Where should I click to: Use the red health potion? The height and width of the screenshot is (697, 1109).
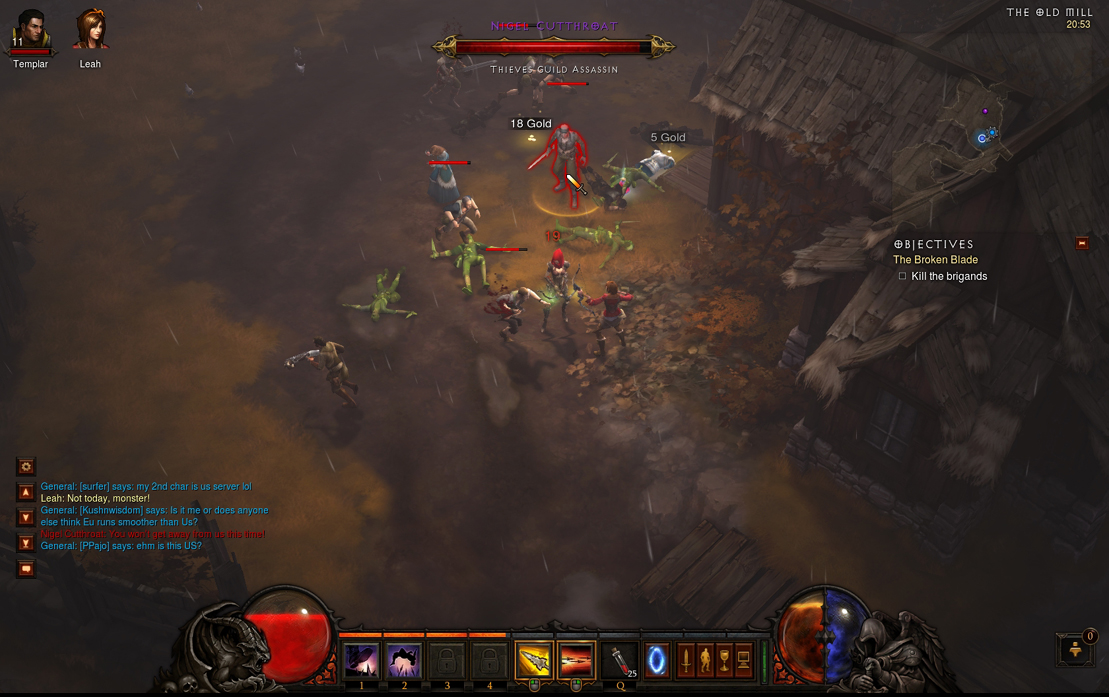pos(620,661)
